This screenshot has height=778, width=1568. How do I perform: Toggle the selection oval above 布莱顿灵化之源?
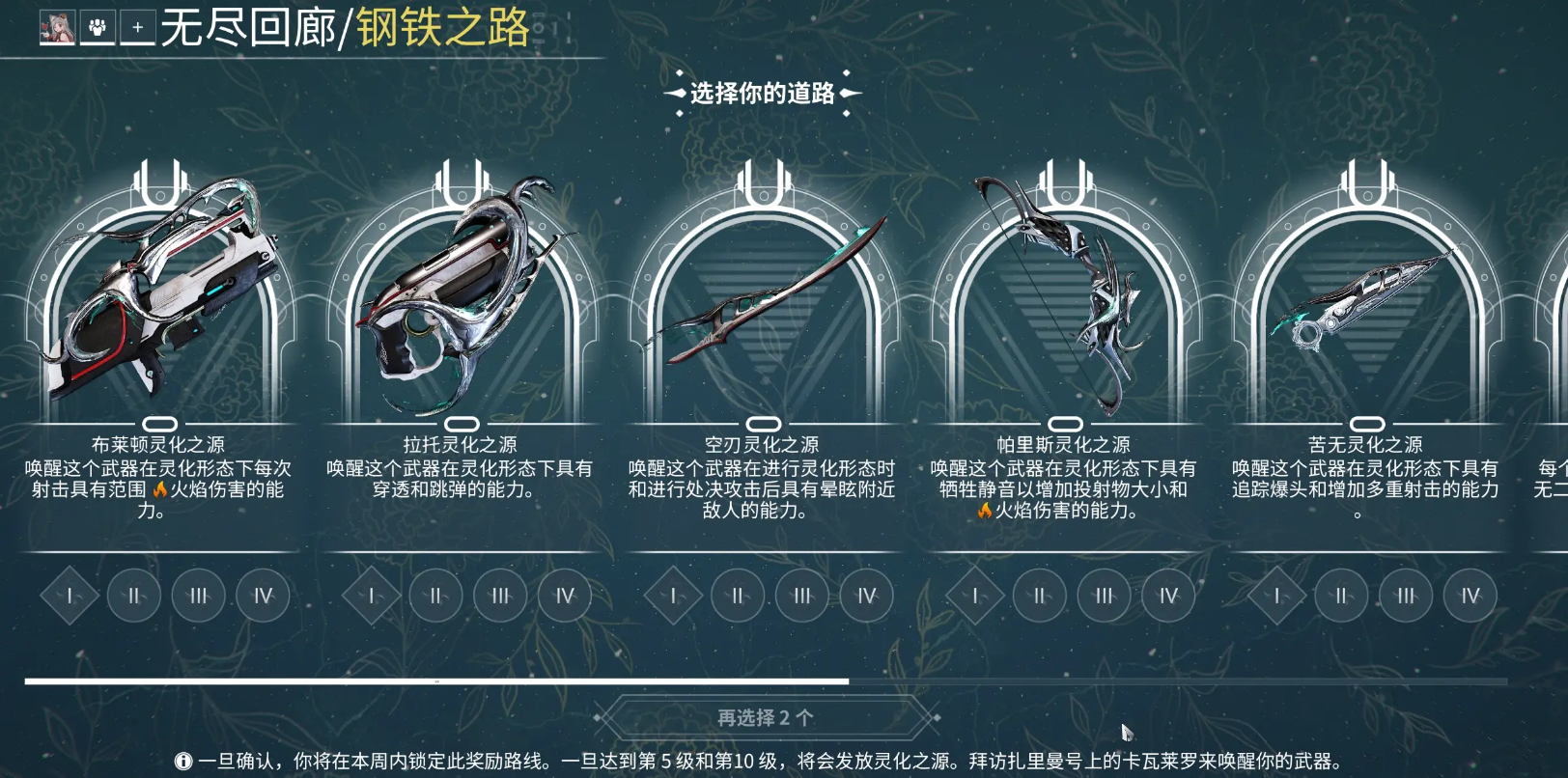[160, 423]
